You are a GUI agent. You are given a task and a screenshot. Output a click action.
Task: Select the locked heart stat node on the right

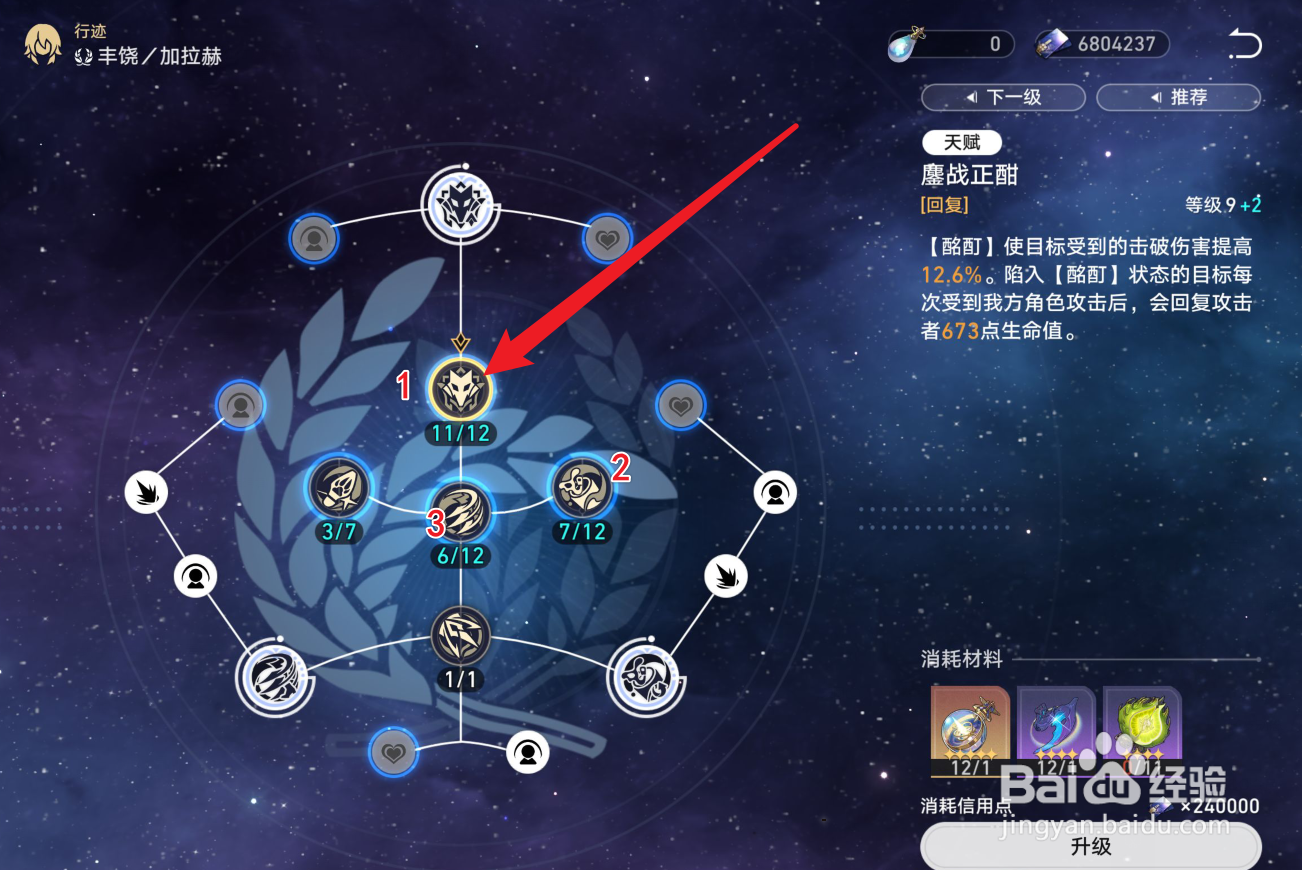pos(681,406)
